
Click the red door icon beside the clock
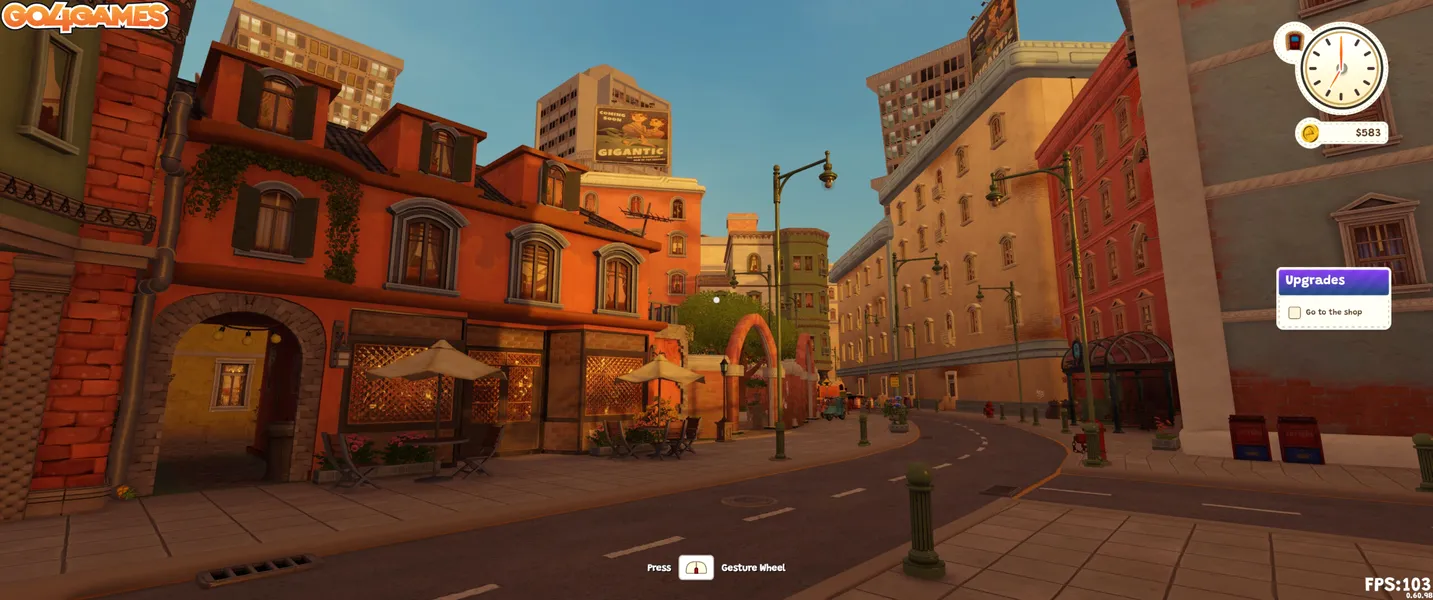[x=1293, y=42]
